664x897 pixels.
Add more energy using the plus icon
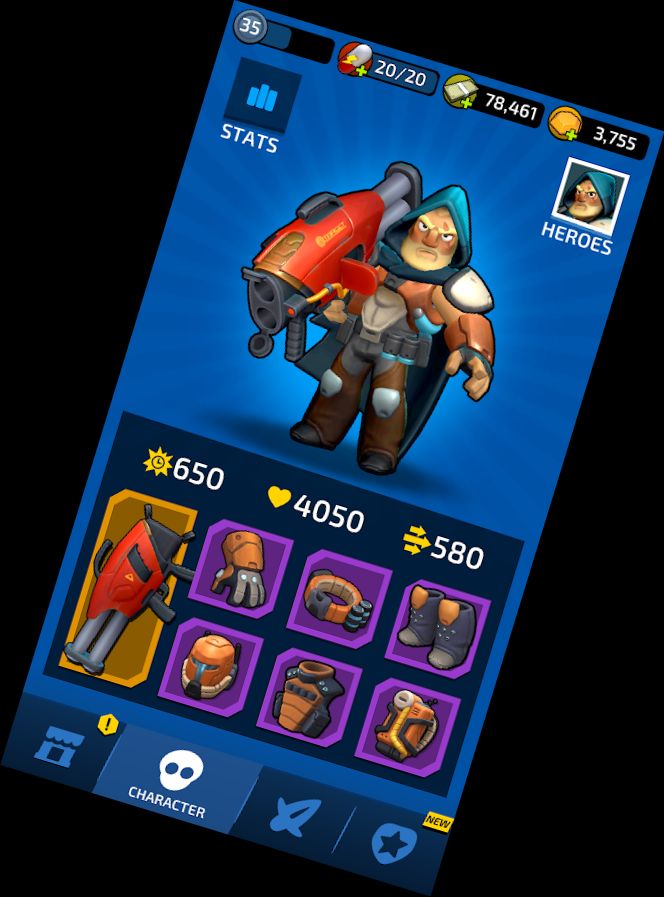(352, 69)
